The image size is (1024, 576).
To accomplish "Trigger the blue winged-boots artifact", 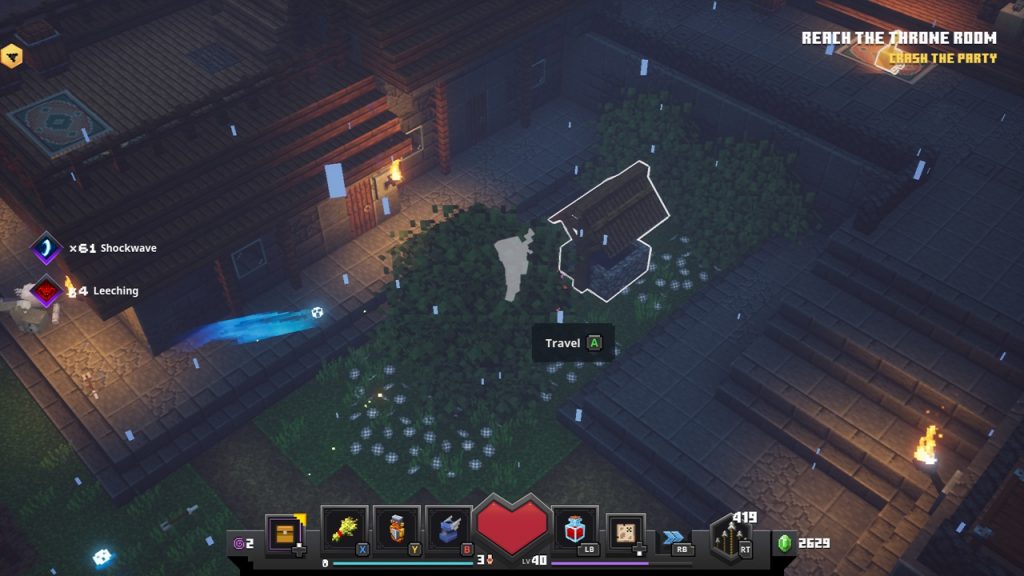I will pos(449,528).
